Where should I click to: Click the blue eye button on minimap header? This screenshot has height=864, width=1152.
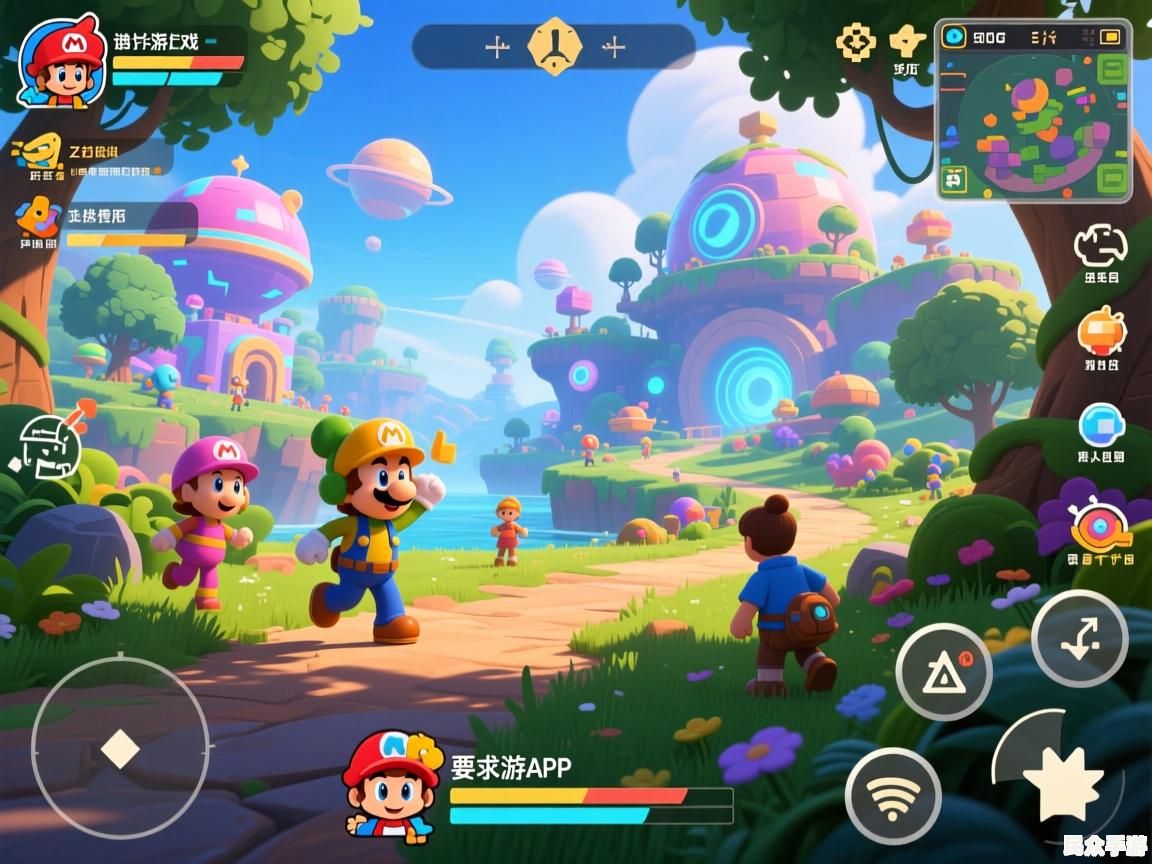coord(956,37)
